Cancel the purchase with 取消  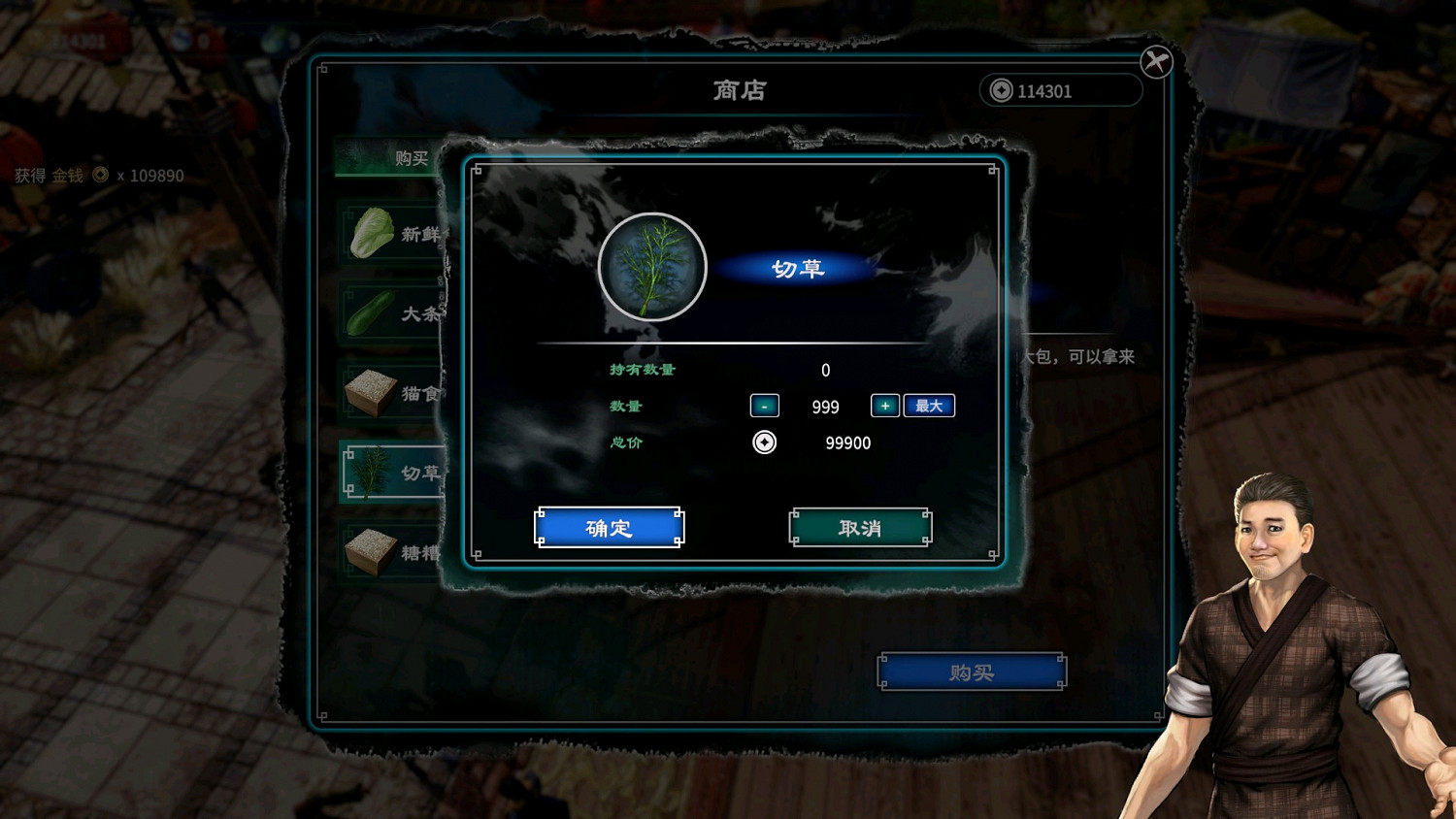(860, 527)
